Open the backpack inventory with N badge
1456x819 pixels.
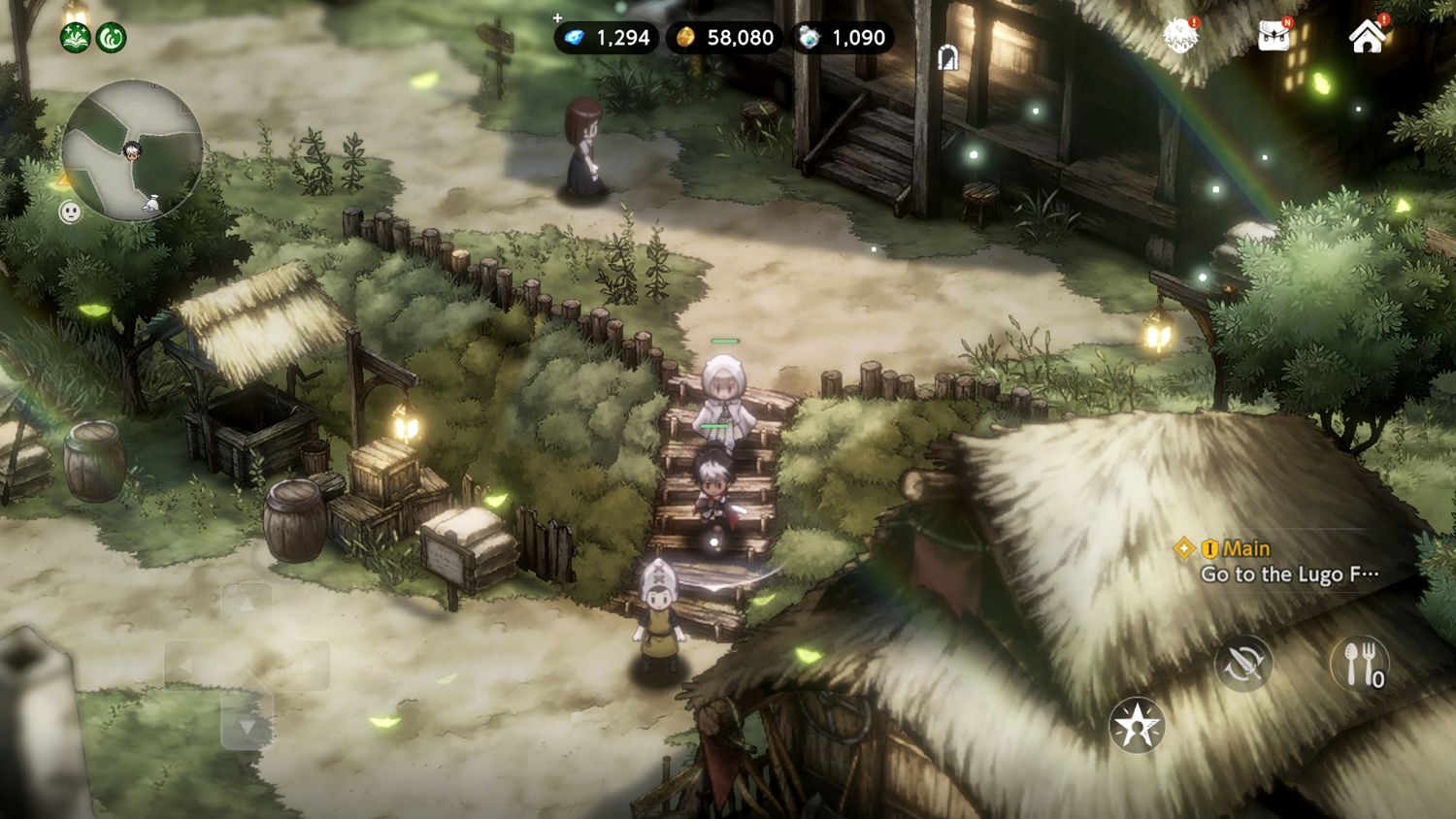1272,37
